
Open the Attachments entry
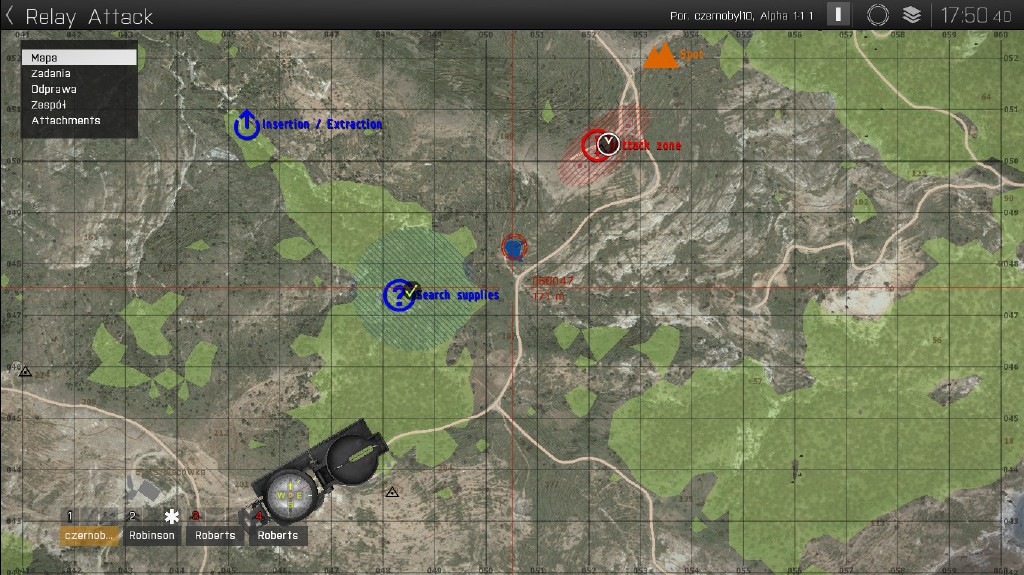tap(66, 120)
